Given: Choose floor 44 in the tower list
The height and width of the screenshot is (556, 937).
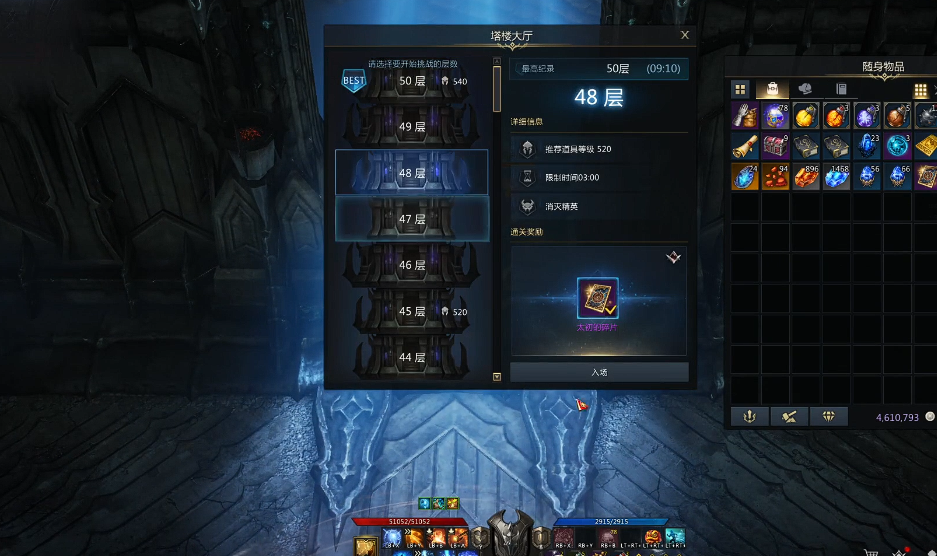Looking at the screenshot, I should pyautogui.click(x=412, y=357).
